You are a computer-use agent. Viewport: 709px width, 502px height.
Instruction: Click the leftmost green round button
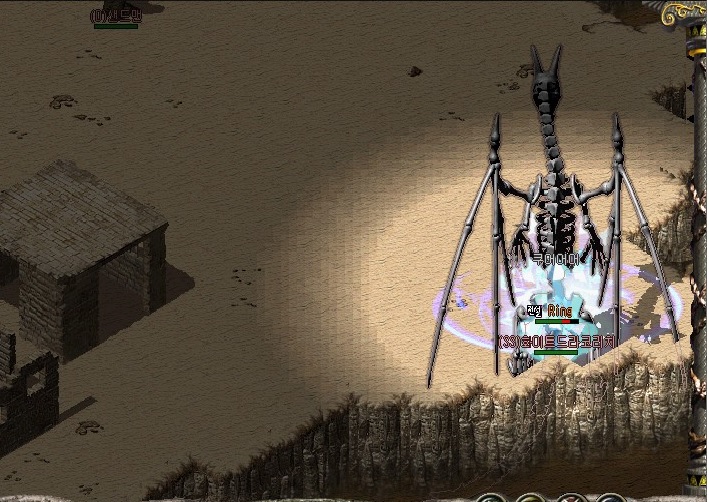490,499
